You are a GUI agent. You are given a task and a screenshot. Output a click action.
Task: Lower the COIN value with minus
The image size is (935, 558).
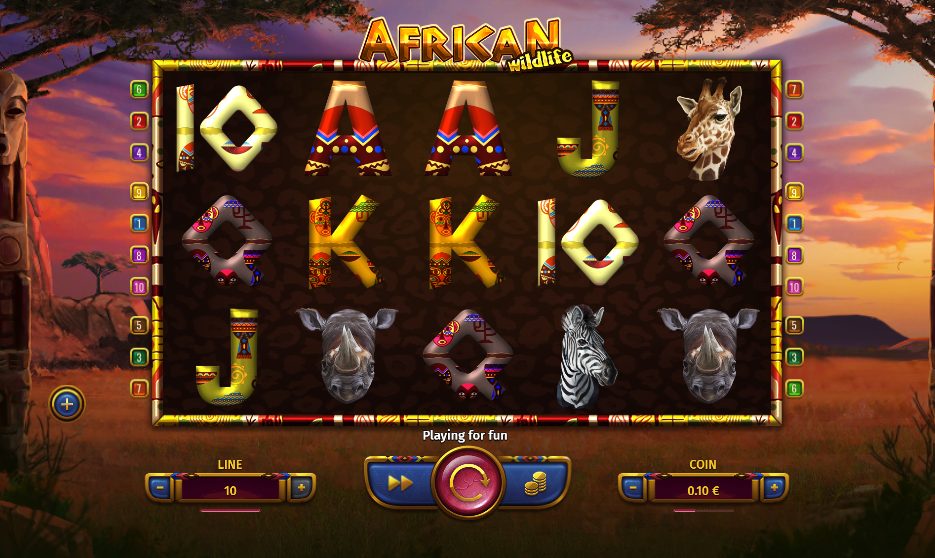[633, 489]
